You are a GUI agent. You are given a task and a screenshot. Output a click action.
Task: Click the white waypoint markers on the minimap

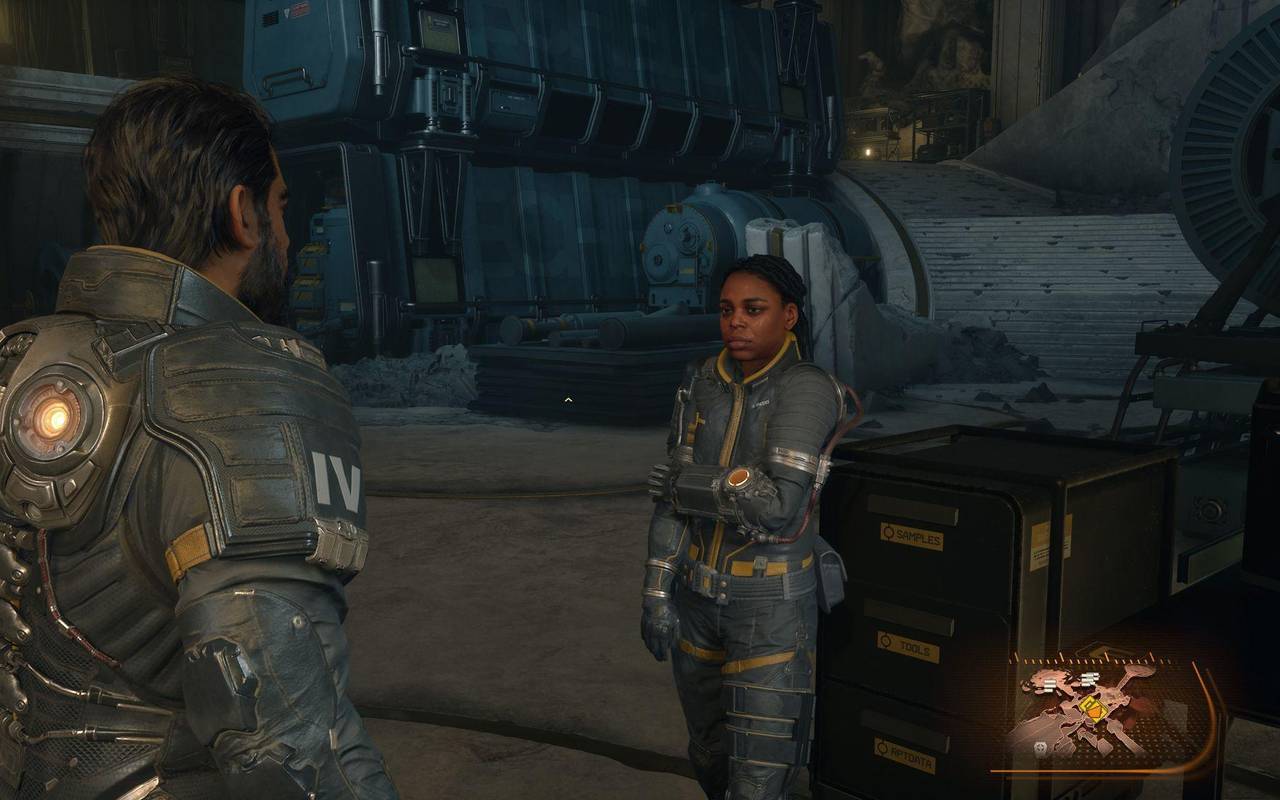tap(1089, 679)
